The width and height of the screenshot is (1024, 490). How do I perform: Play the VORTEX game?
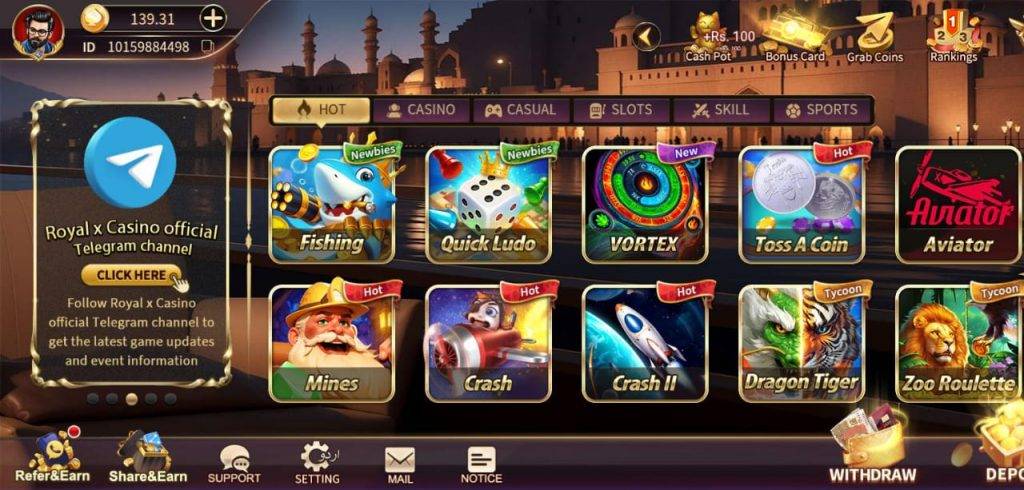pos(644,205)
